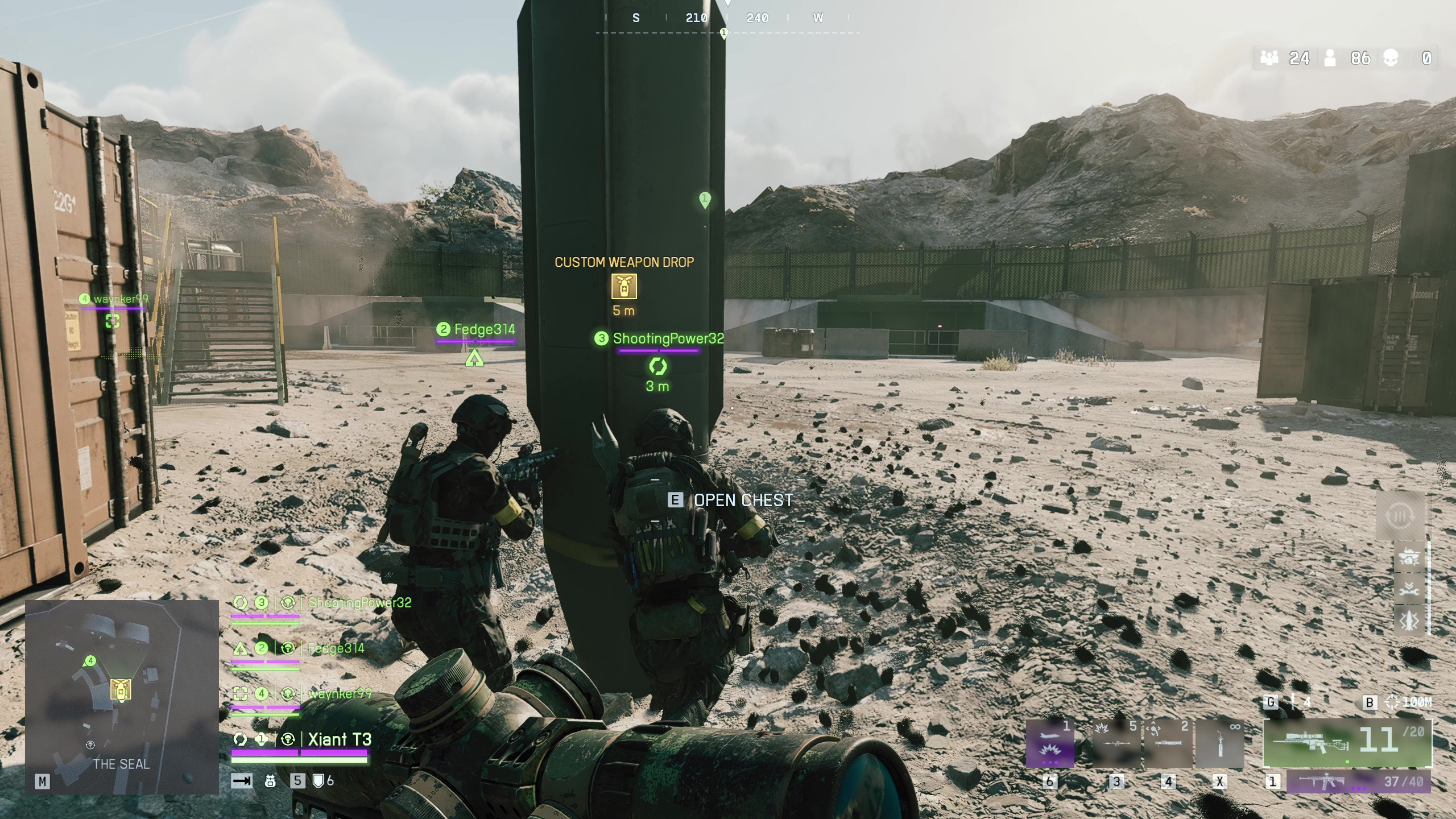Viewport: 1456px width, 819px height.
Task: Click the green numbered ping marker on the pillar
Action: pyautogui.click(x=705, y=200)
